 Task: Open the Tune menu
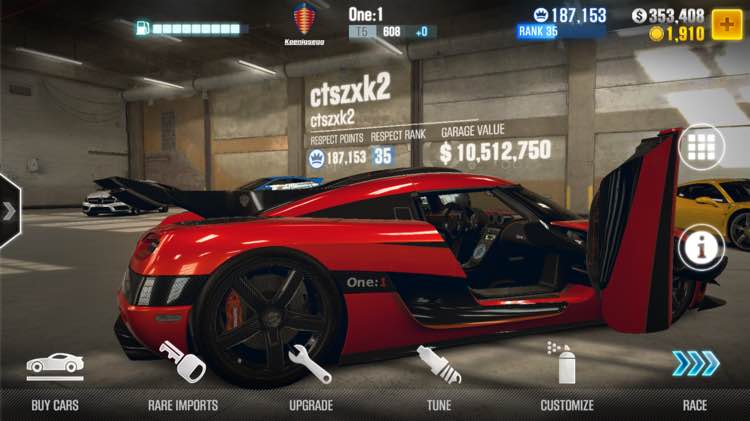[439, 378]
